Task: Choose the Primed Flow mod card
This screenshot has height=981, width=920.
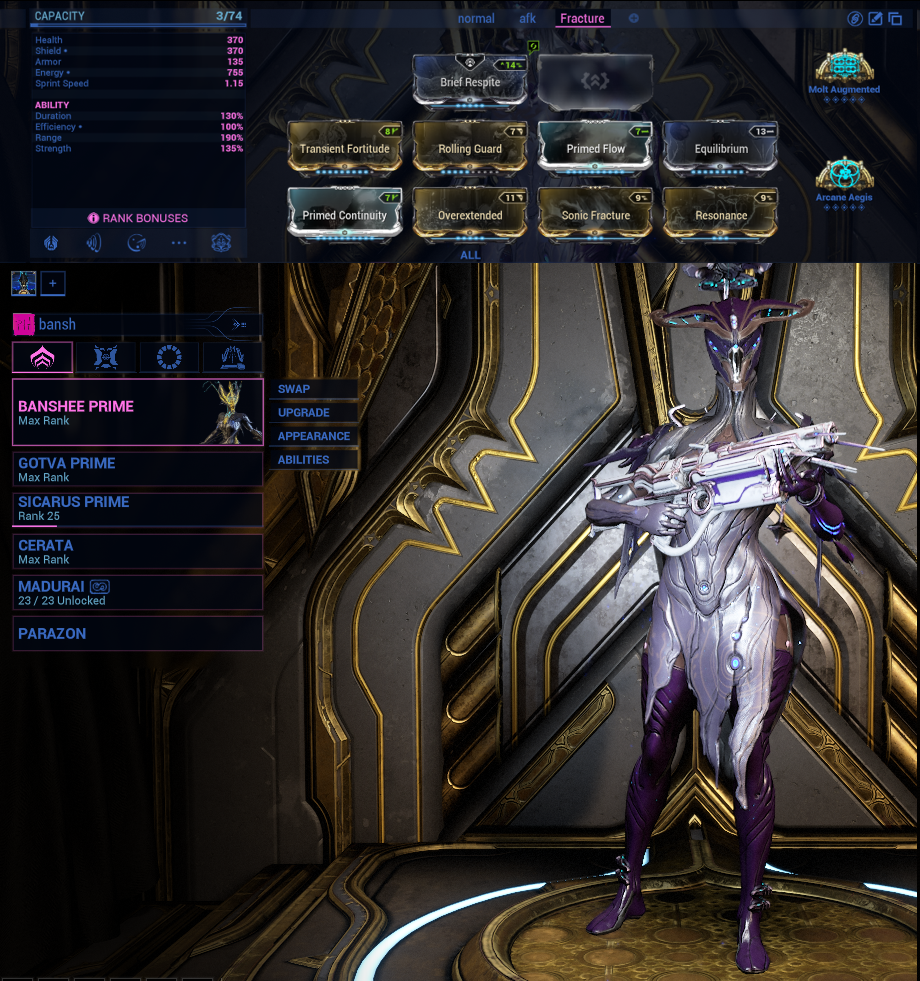Action: [x=596, y=148]
